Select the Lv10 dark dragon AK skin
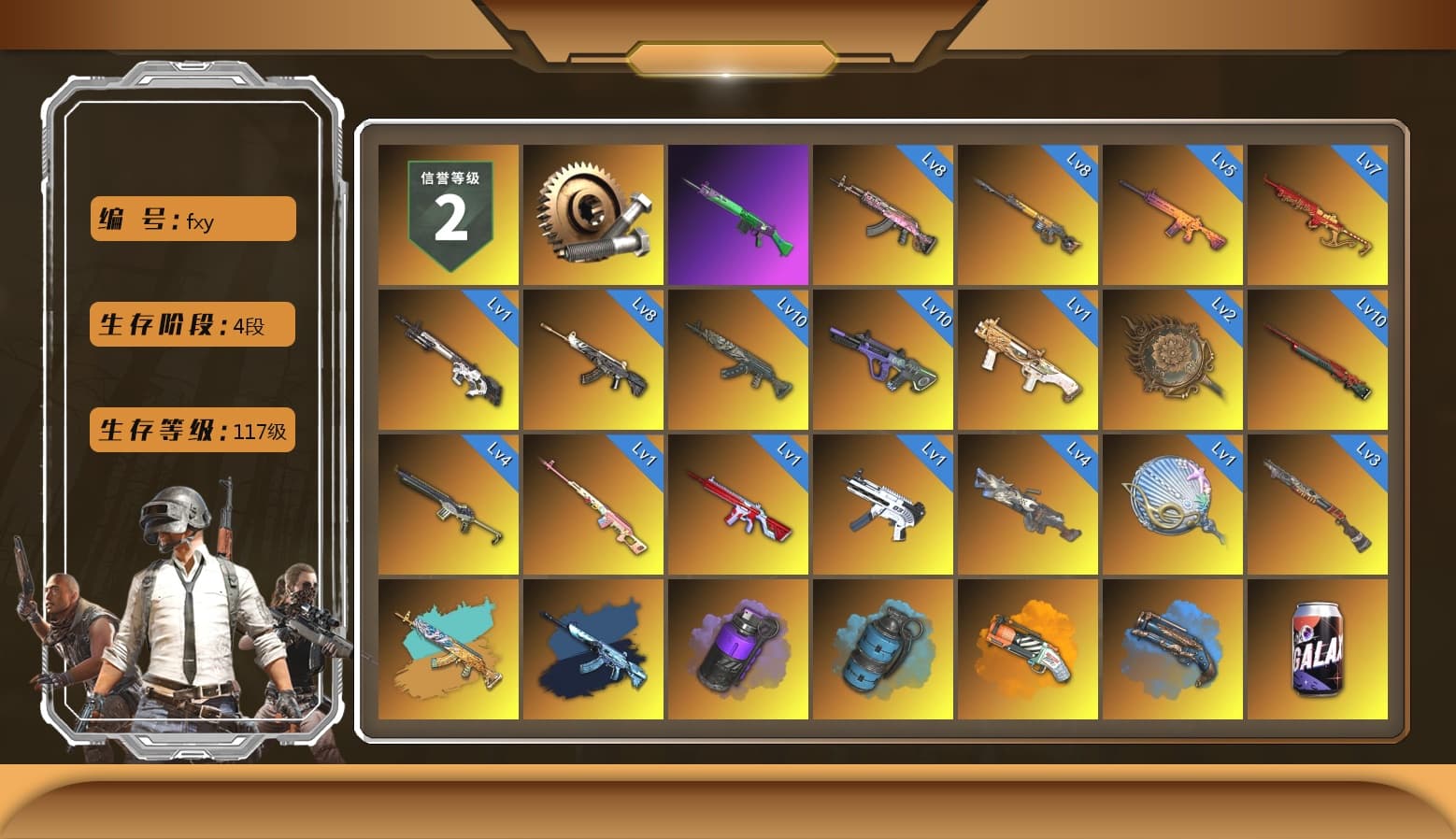Image resolution: width=1456 pixels, height=839 pixels. point(737,360)
